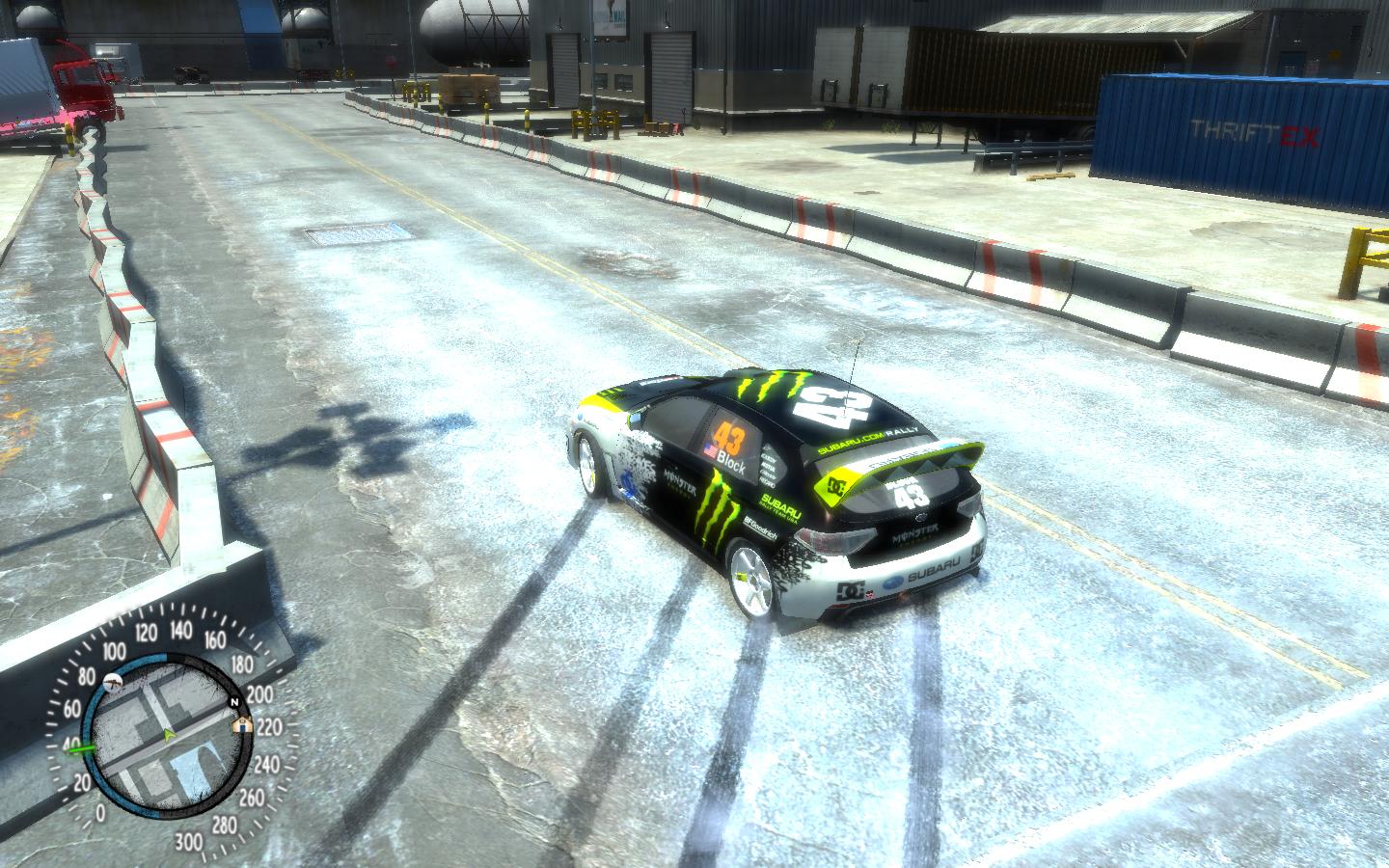The height and width of the screenshot is (868, 1389).
Task: Select the safehouse blip on the radar
Action: click(243, 724)
